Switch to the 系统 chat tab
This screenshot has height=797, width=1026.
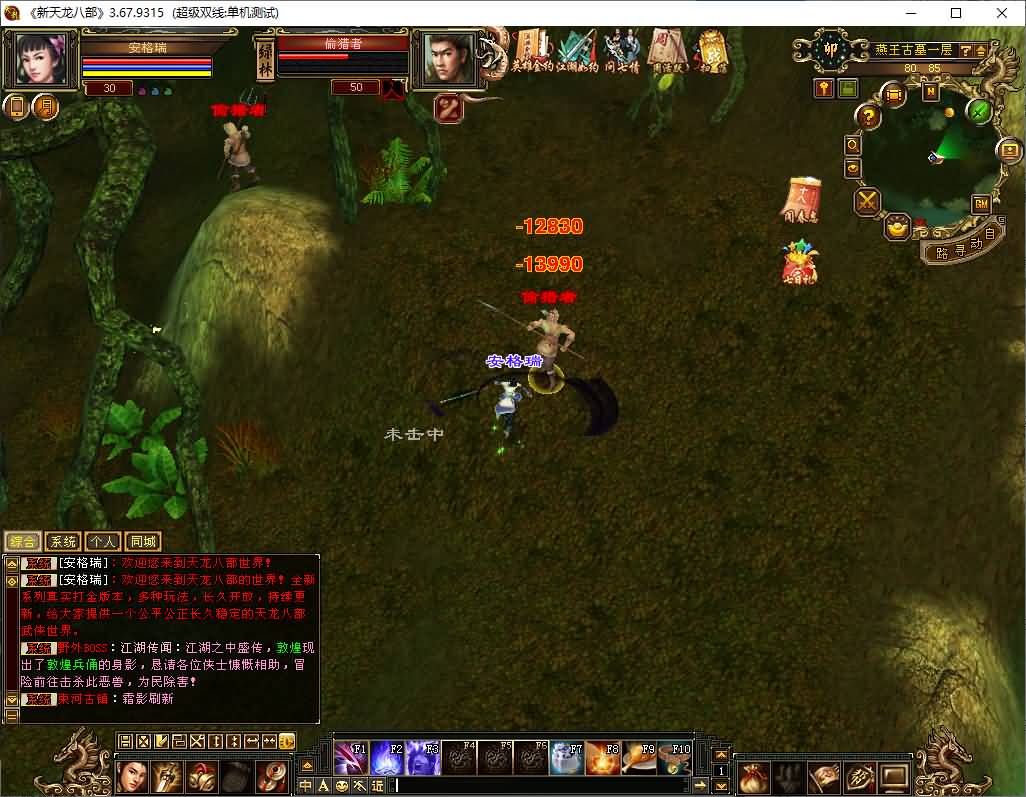click(x=62, y=542)
